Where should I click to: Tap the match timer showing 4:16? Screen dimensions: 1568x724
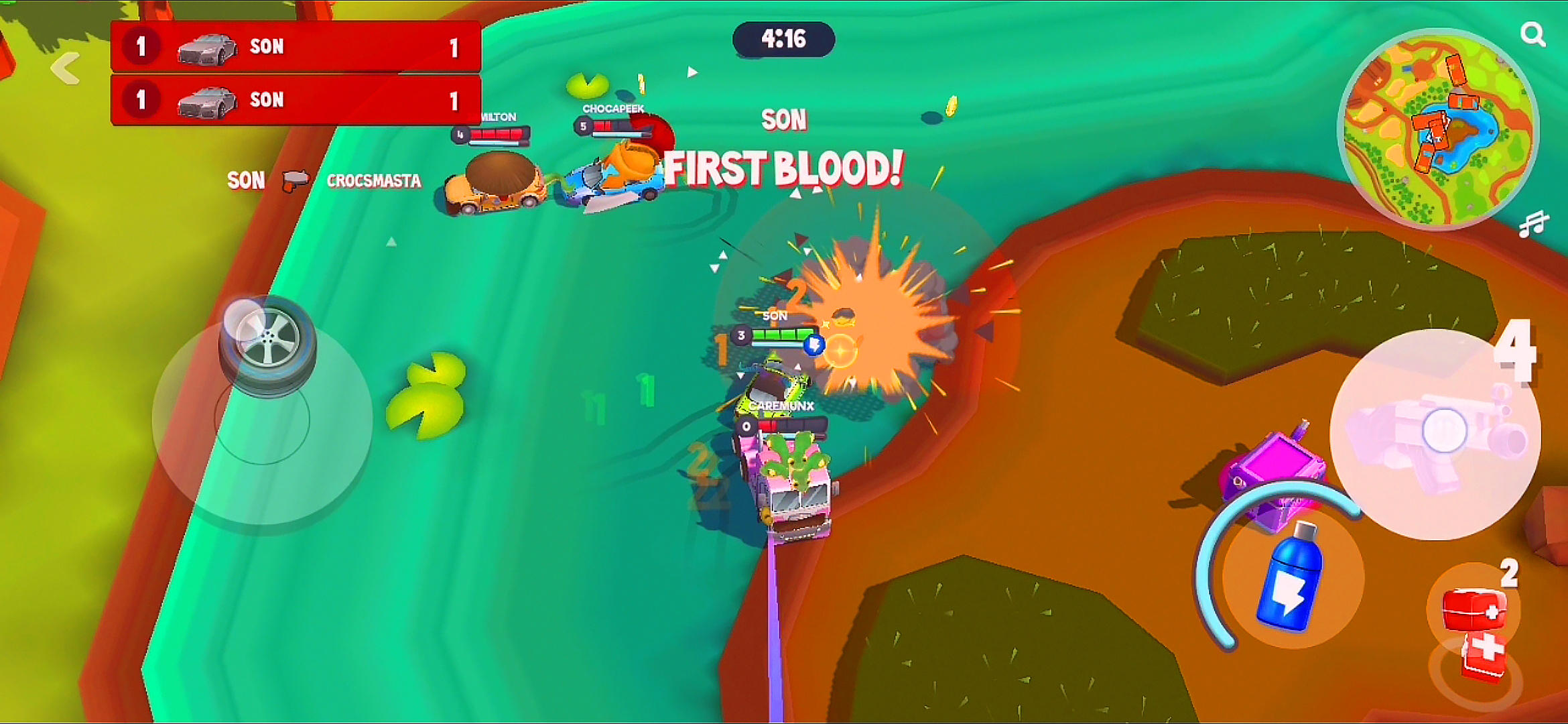coord(785,38)
